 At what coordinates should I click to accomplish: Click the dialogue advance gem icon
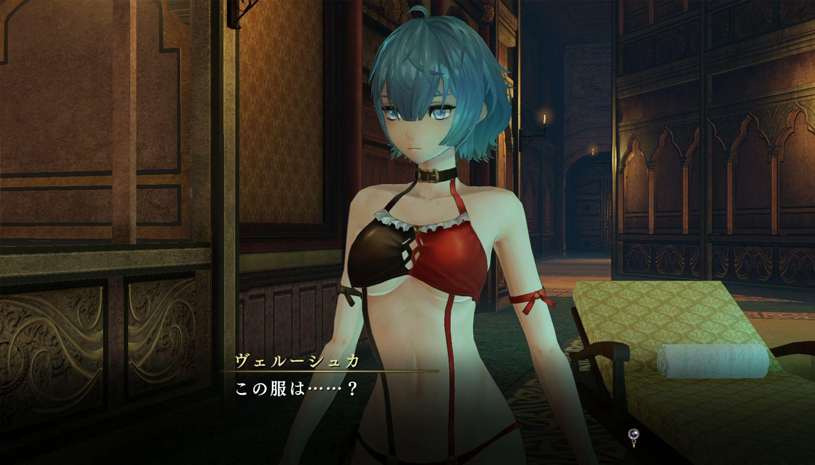coord(633,434)
